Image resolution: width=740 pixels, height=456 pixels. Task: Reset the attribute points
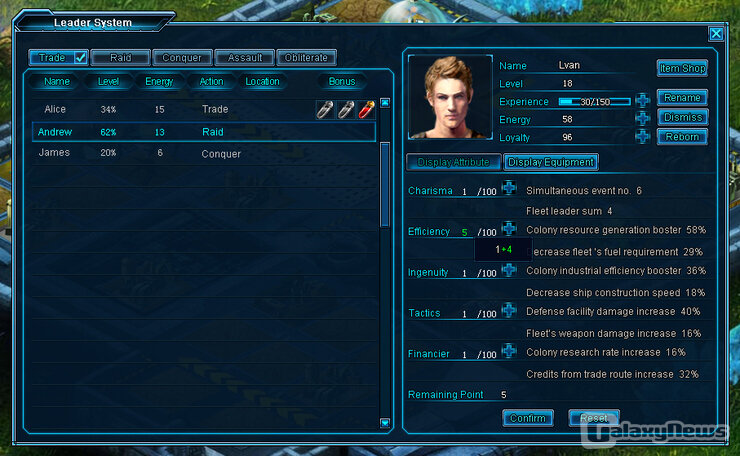(594, 418)
